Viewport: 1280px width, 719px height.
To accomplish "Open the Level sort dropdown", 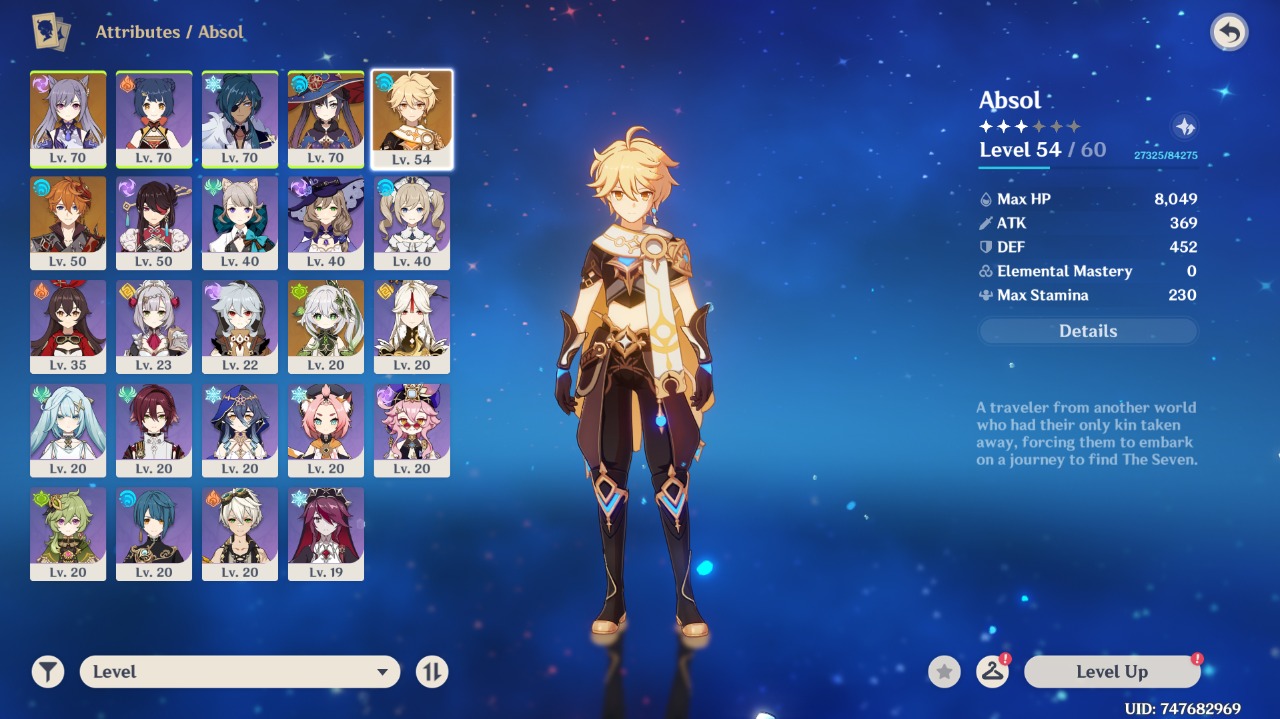I will pyautogui.click(x=240, y=672).
